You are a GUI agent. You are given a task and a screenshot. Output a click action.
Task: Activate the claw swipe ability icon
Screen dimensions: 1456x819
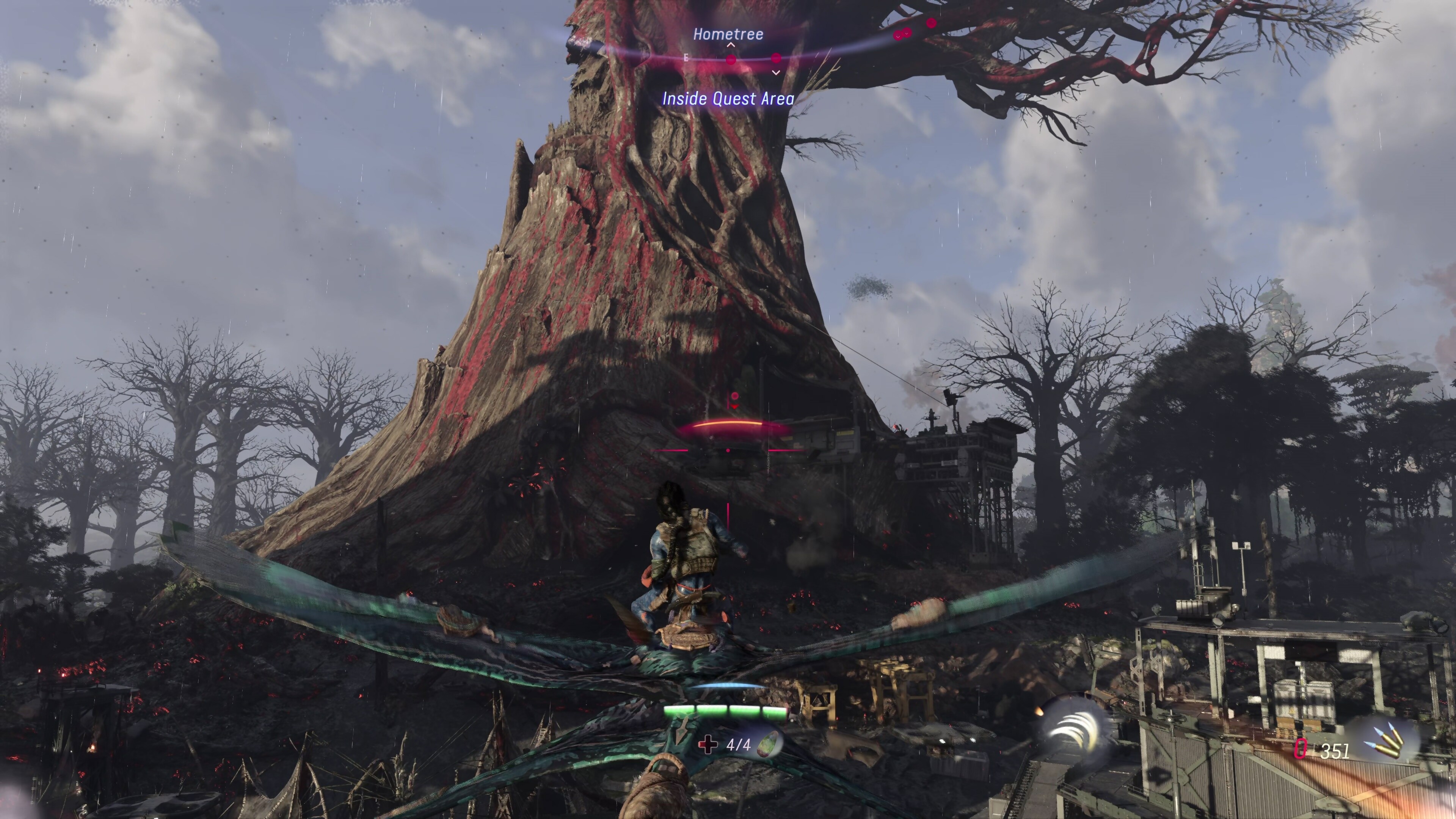pyautogui.click(x=1069, y=731)
